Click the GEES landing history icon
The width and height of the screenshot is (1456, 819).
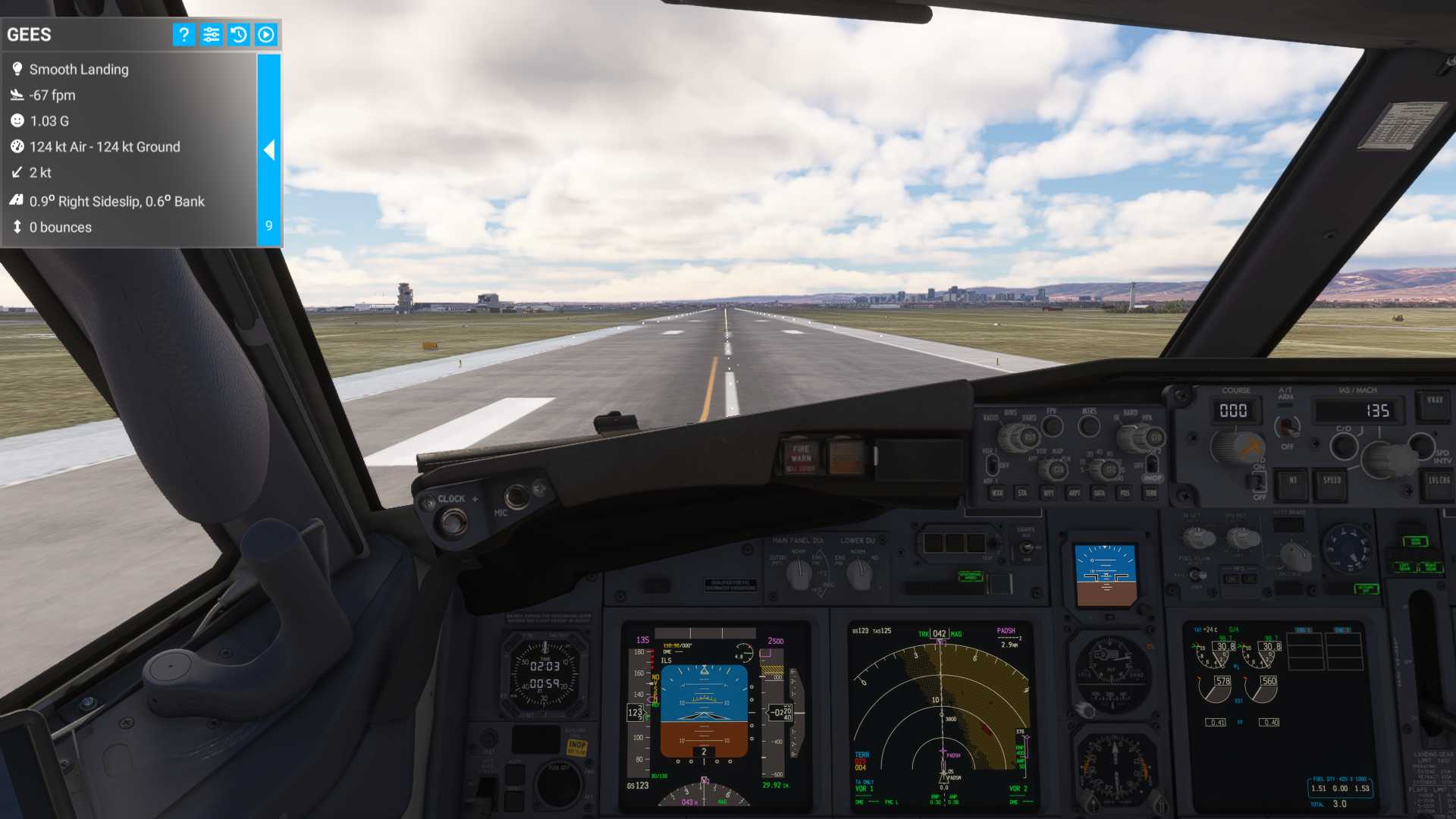pos(238,34)
